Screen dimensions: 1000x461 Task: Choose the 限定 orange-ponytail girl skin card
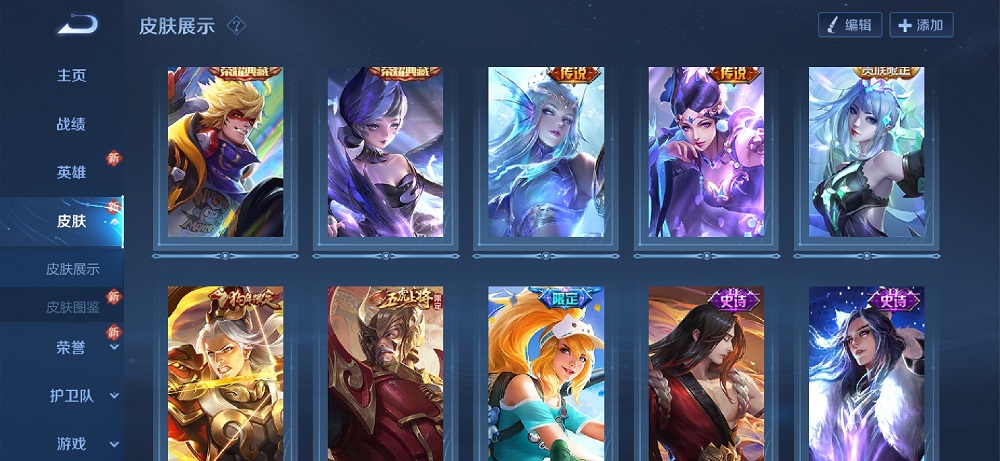coord(545,374)
